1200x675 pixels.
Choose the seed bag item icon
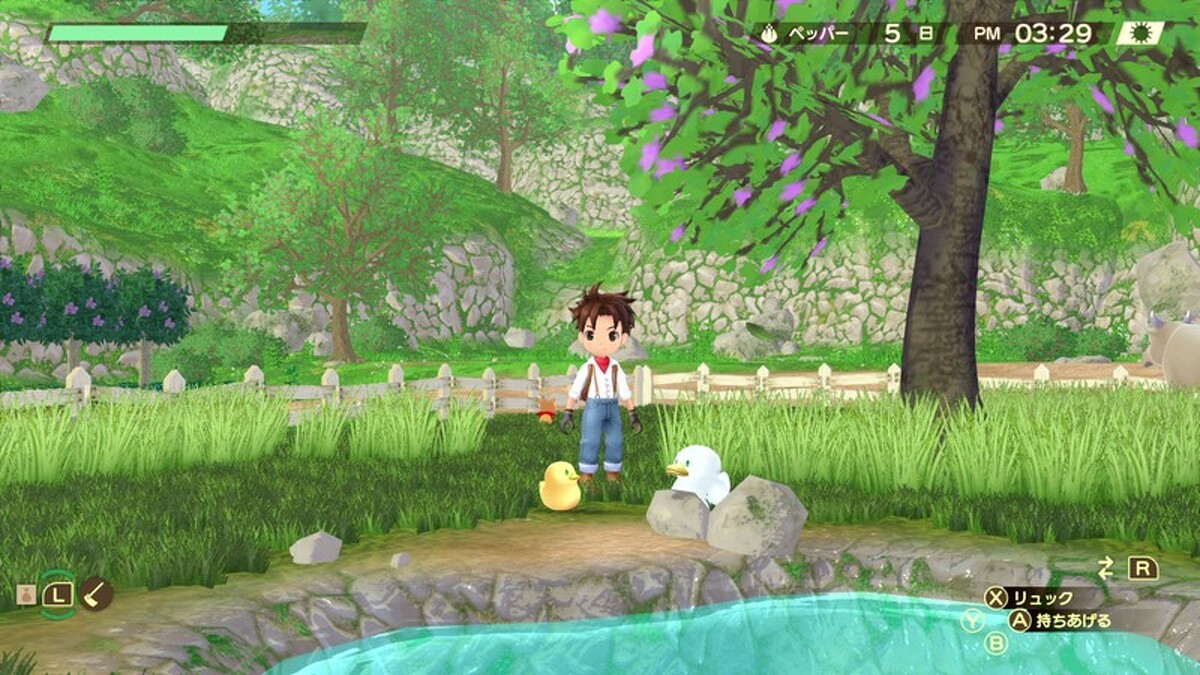coord(24,595)
